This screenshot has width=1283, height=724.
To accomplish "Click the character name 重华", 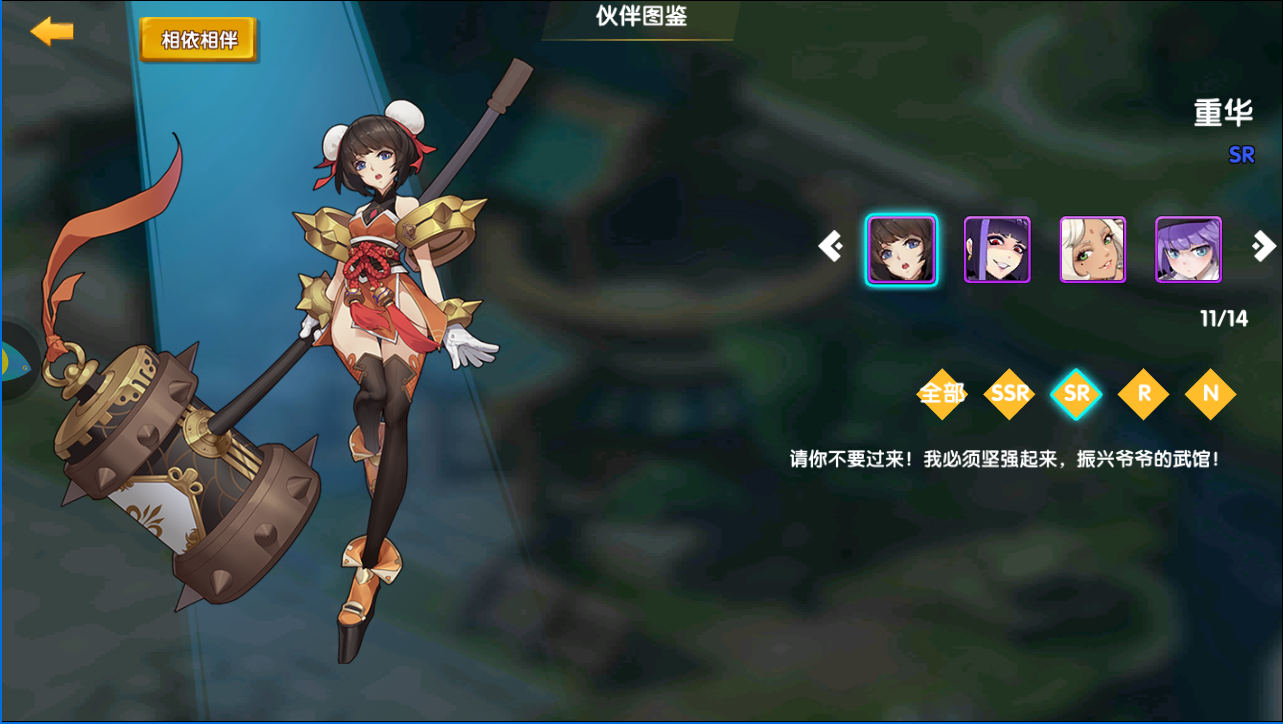I will pyautogui.click(x=1222, y=113).
